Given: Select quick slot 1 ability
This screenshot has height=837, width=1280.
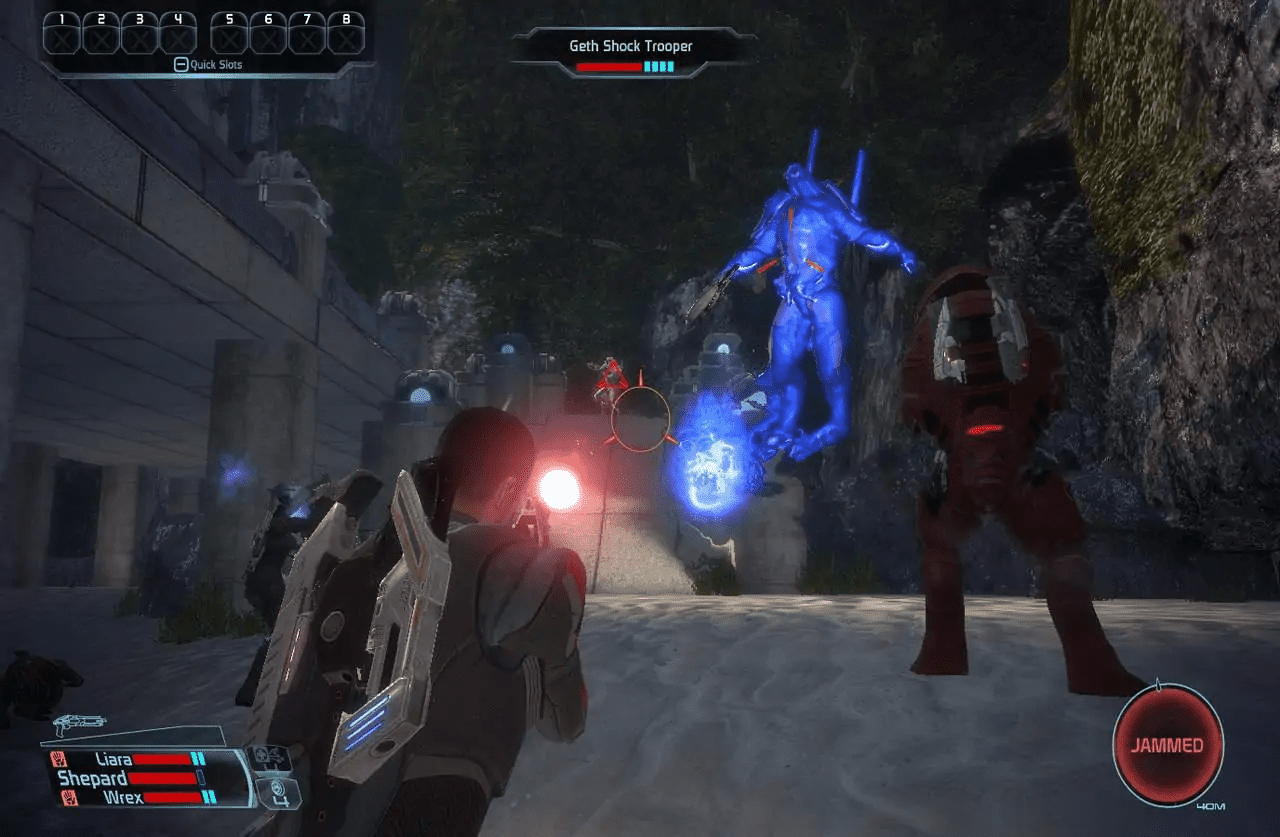Looking at the screenshot, I should click(x=62, y=35).
